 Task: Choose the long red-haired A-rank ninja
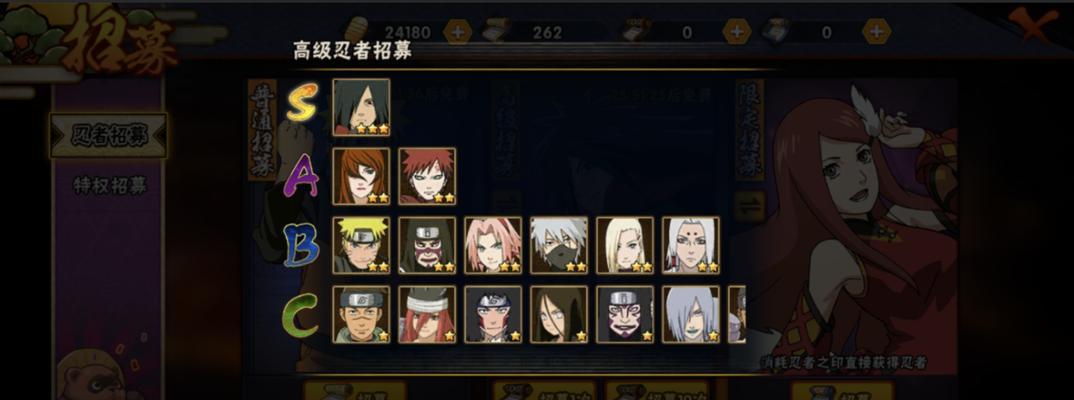tap(361, 176)
